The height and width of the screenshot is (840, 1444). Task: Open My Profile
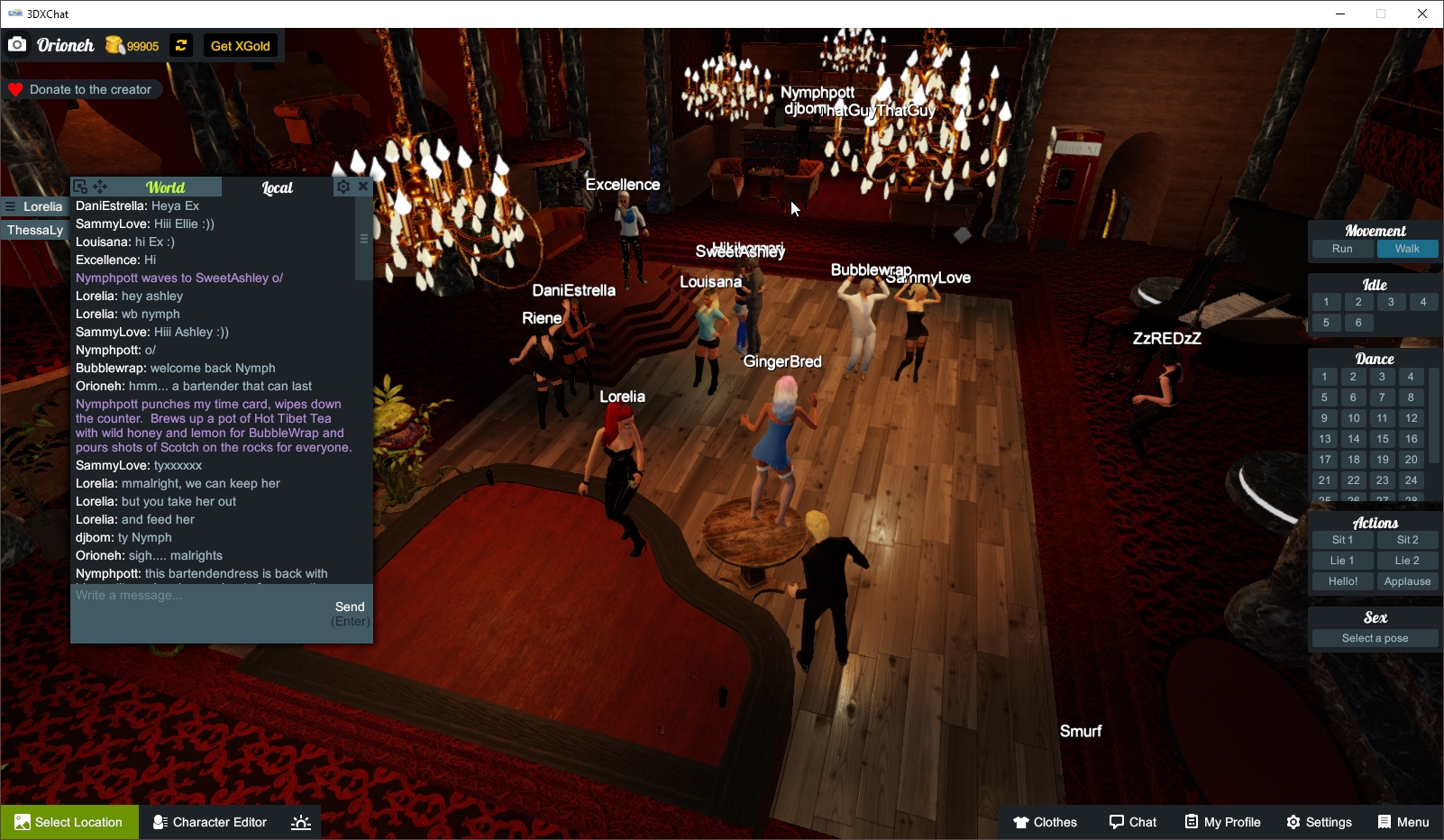tap(1222, 821)
